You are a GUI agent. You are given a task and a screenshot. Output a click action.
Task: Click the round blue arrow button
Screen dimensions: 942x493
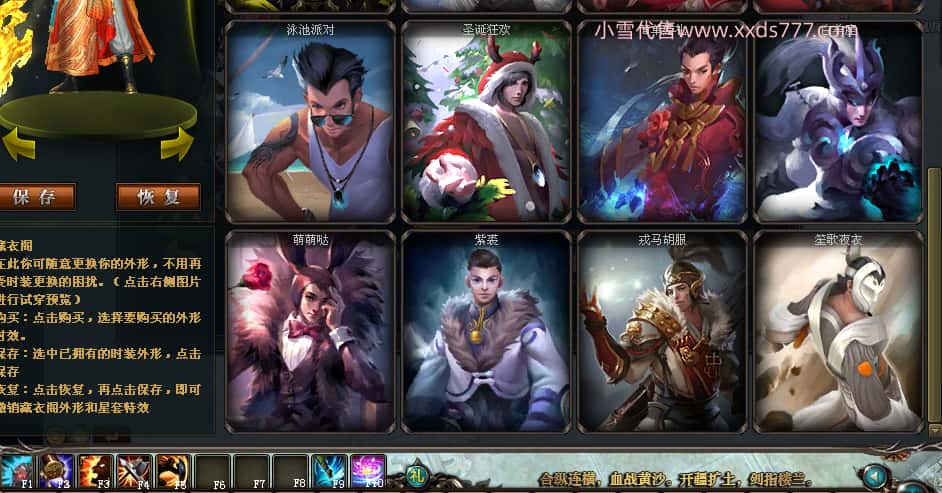877,475
